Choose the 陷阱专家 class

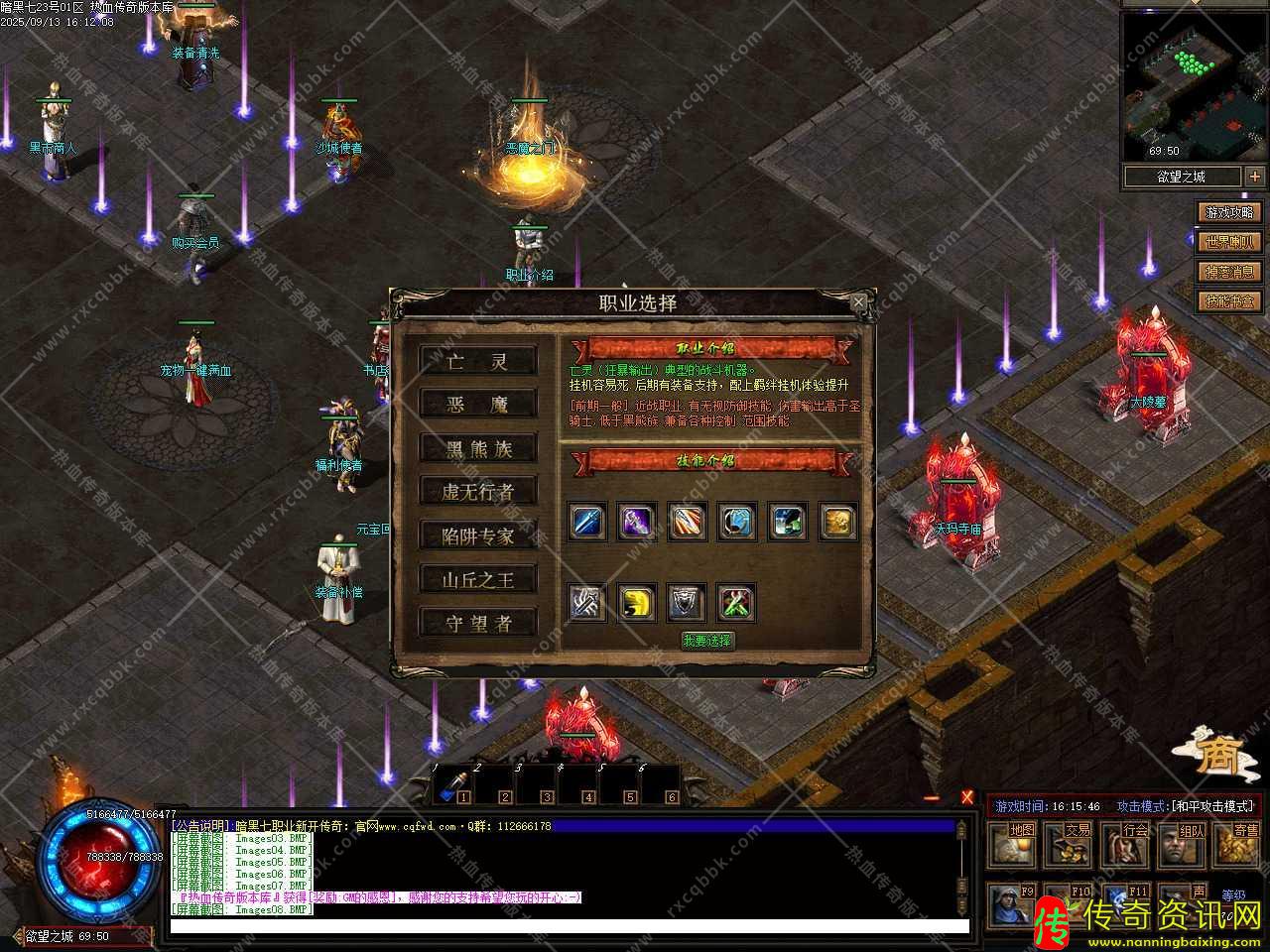pos(477,535)
